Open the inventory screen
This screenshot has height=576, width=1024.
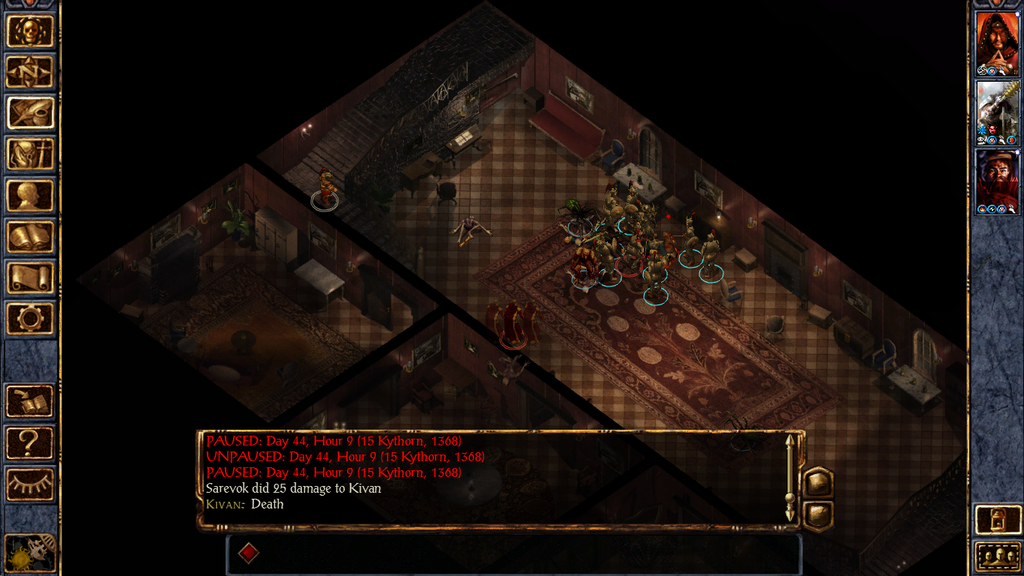(30, 154)
